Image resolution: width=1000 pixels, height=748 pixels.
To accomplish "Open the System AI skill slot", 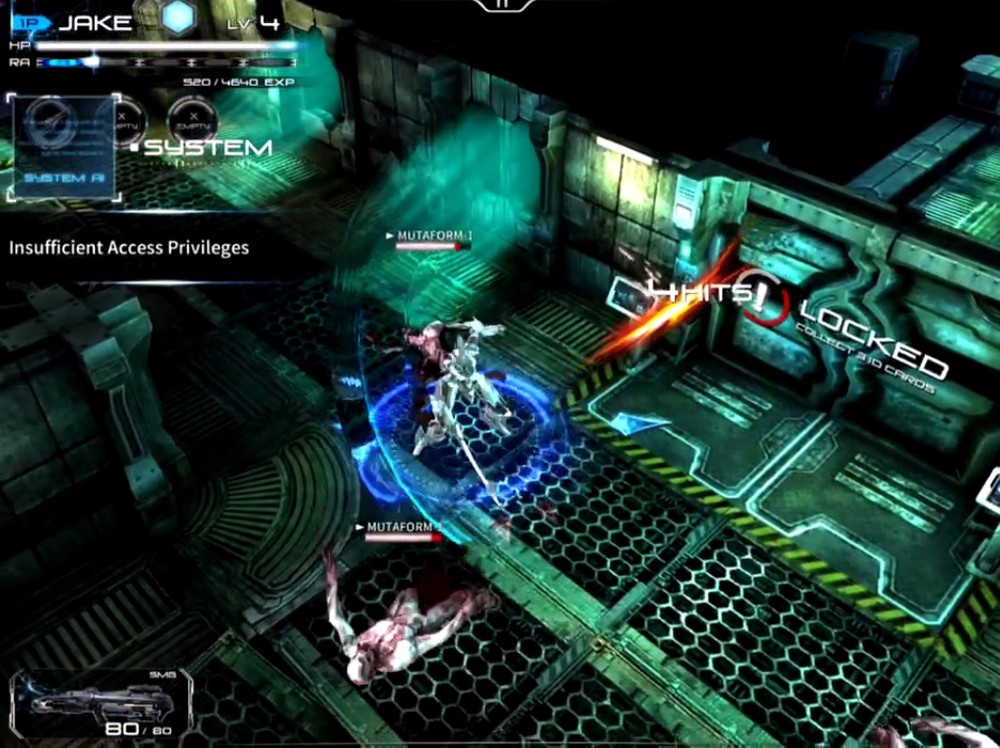I will [65, 146].
